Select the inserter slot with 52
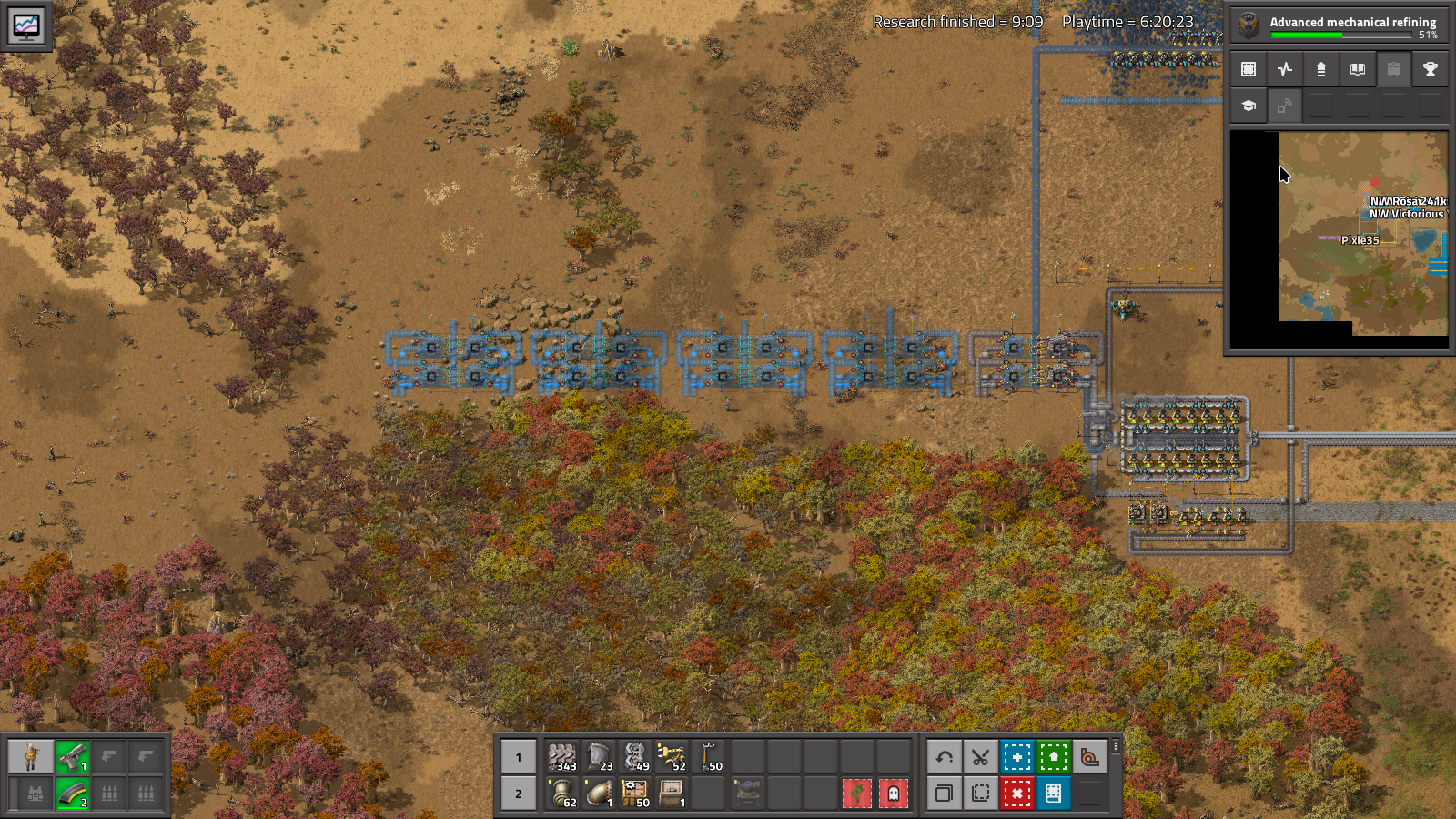The width and height of the screenshot is (1456, 819). pos(672,756)
